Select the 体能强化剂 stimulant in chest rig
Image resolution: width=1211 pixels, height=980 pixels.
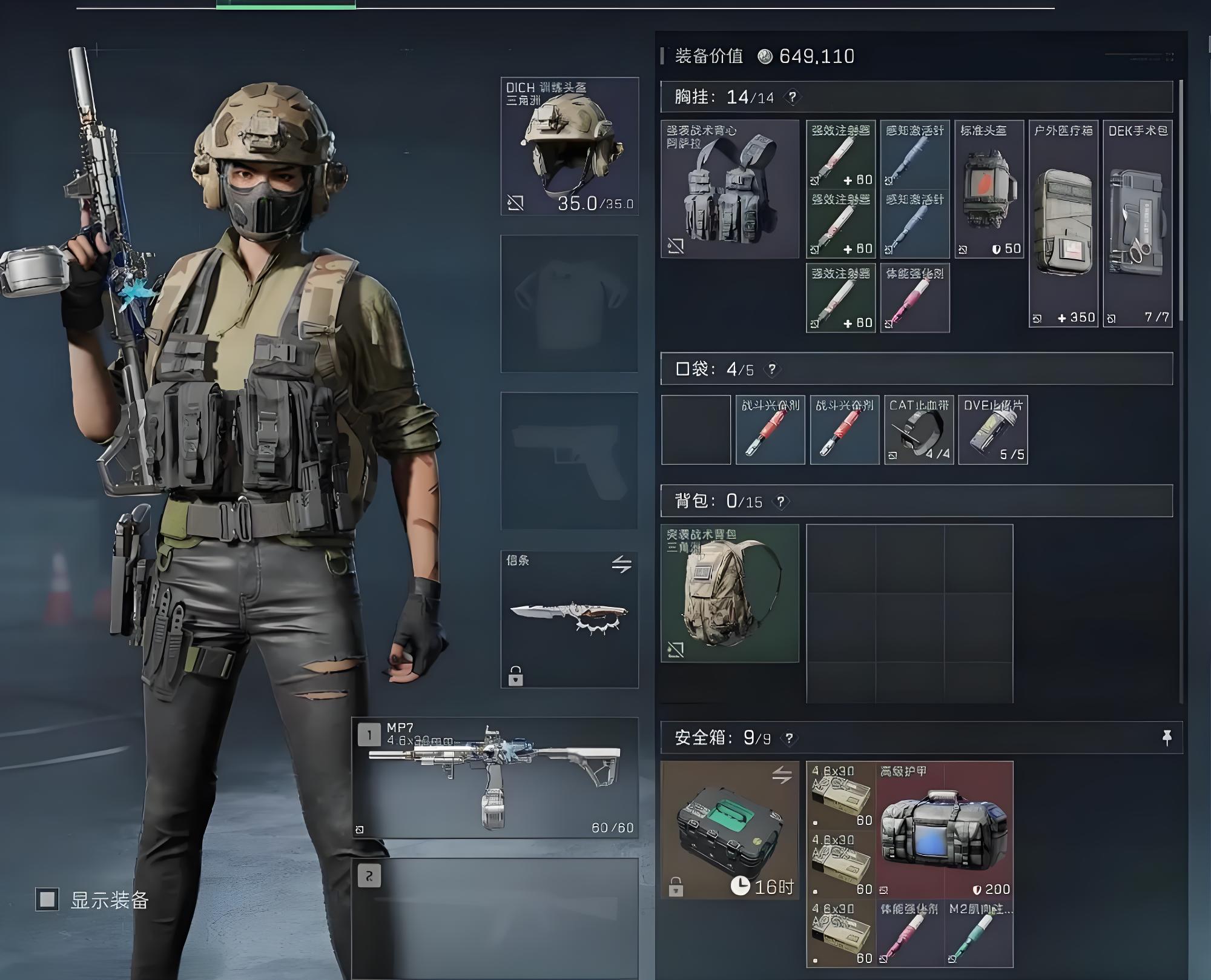pos(915,298)
